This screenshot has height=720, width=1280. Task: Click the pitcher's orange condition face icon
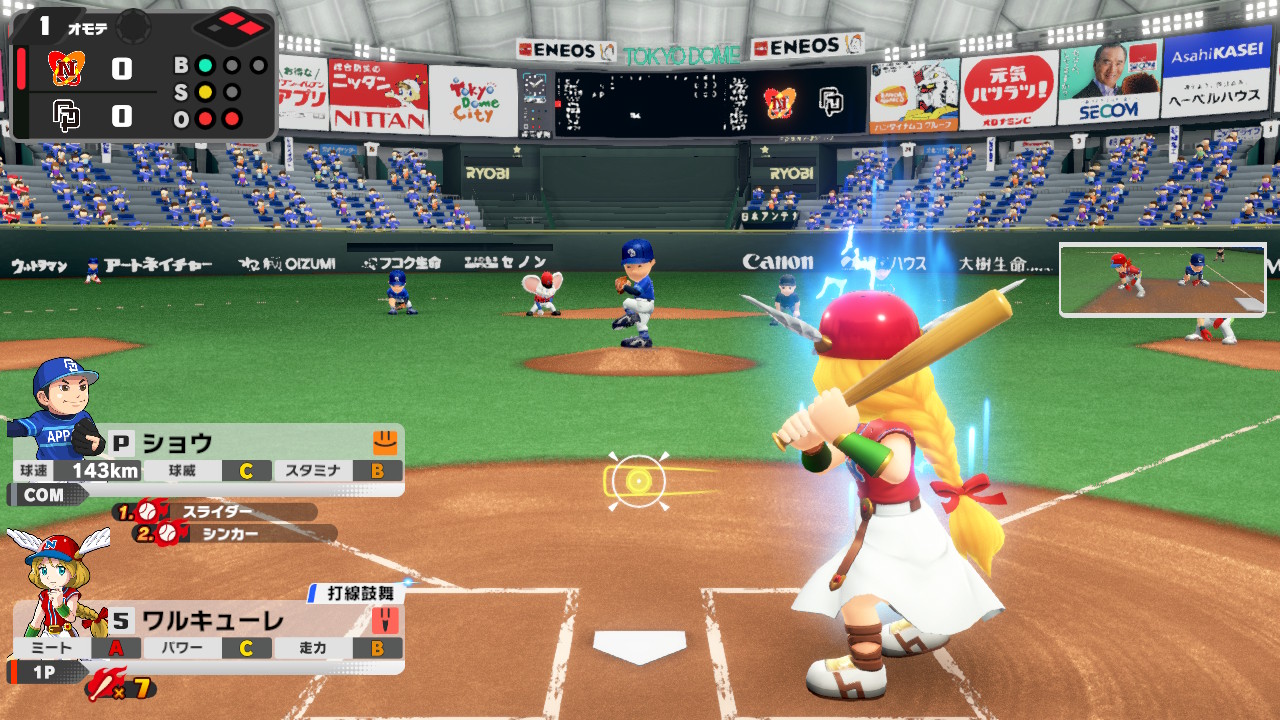(385, 441)
